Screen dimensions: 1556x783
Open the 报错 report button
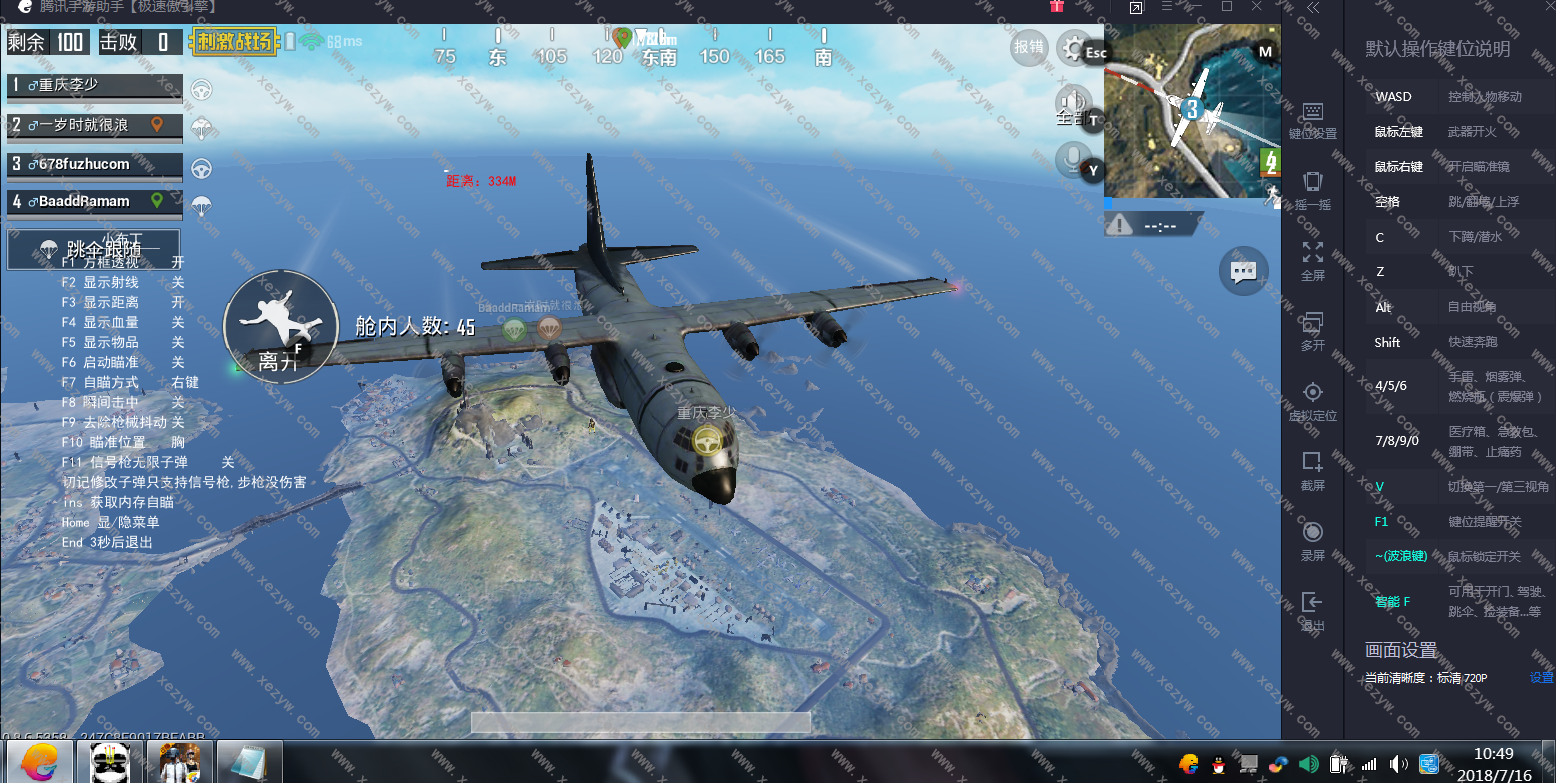click(x=1029, y=47)
